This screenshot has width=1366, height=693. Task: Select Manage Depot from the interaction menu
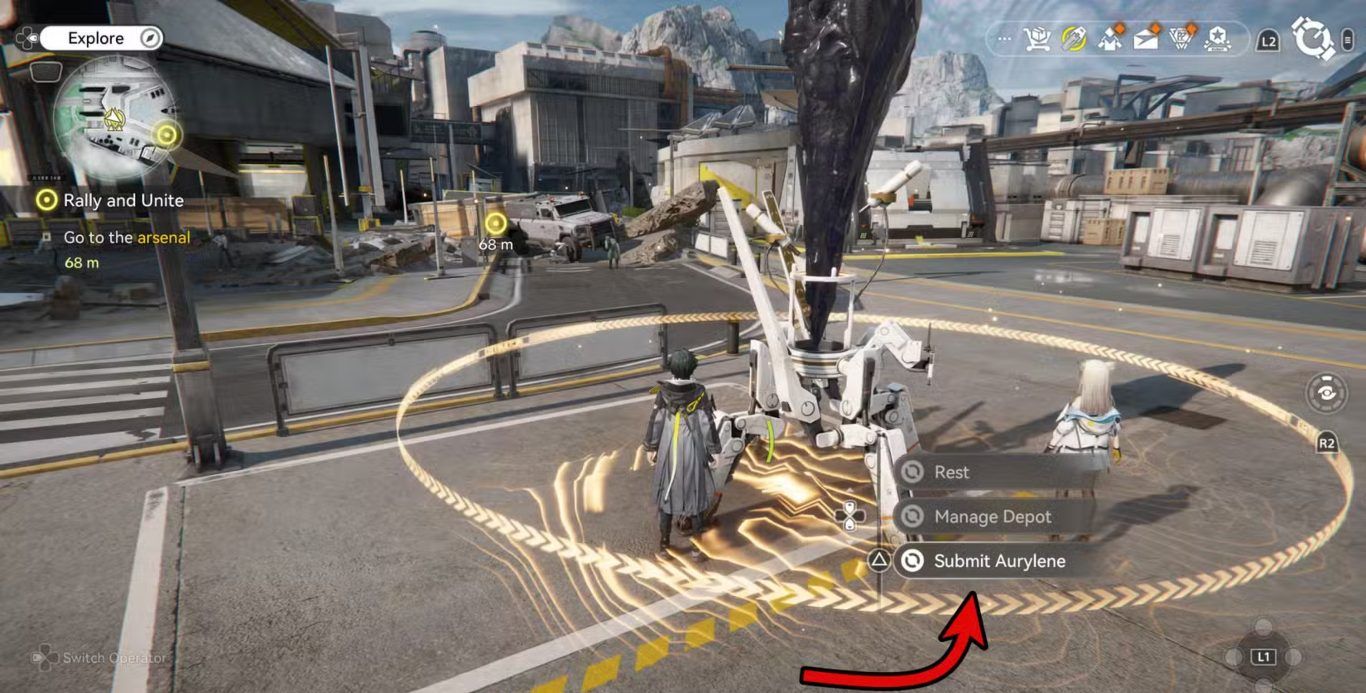click(x=990, y=517)
